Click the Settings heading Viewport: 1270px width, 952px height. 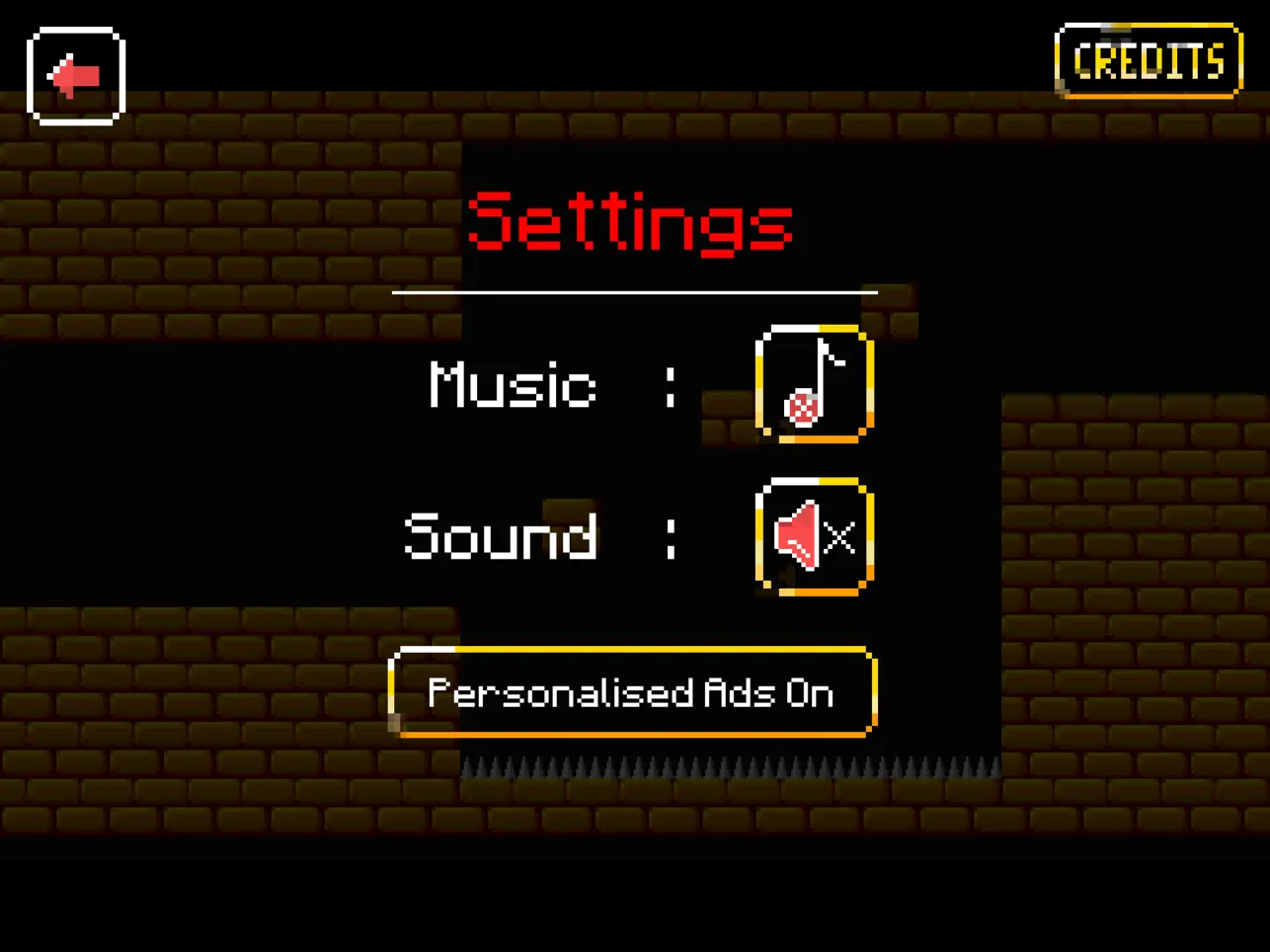point(631,223)
